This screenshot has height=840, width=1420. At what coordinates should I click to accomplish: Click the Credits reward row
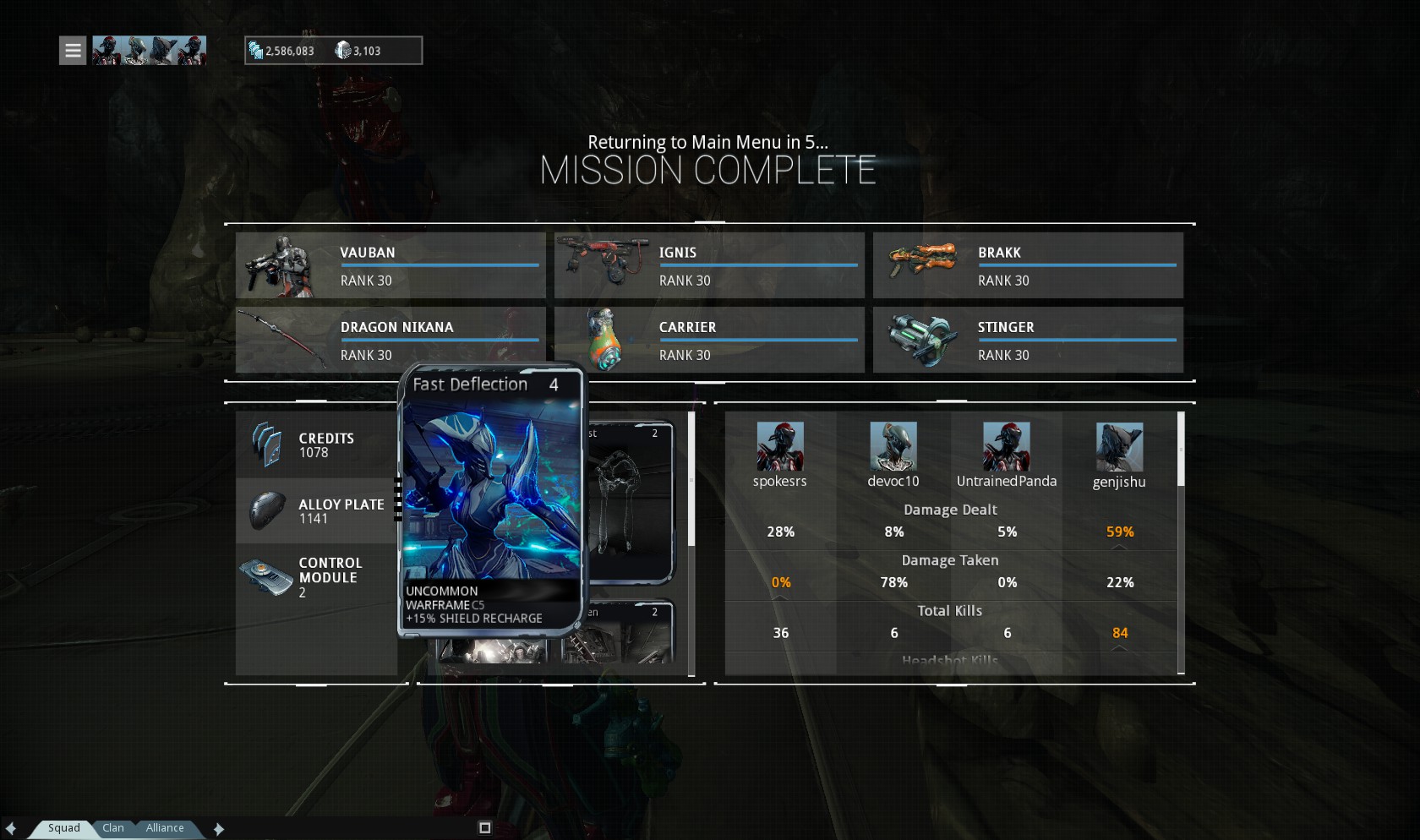316,445
